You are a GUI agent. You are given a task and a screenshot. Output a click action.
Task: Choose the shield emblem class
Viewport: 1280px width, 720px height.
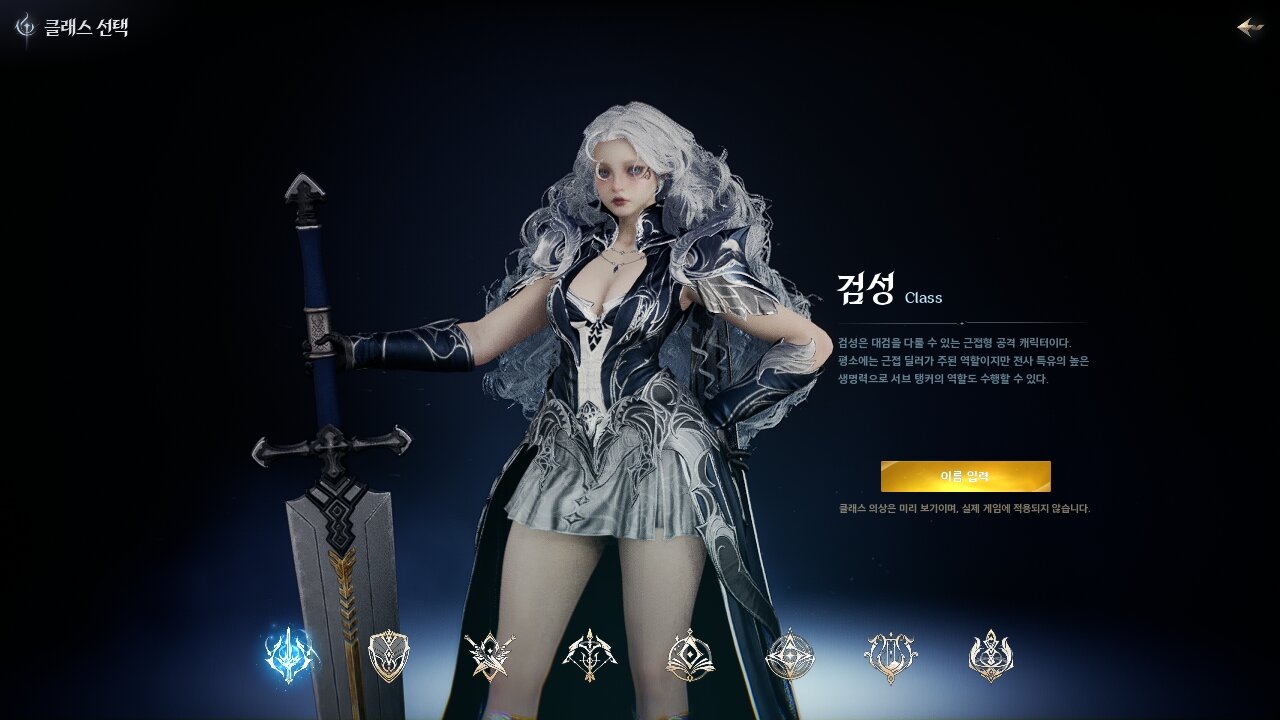coord(389,656)
